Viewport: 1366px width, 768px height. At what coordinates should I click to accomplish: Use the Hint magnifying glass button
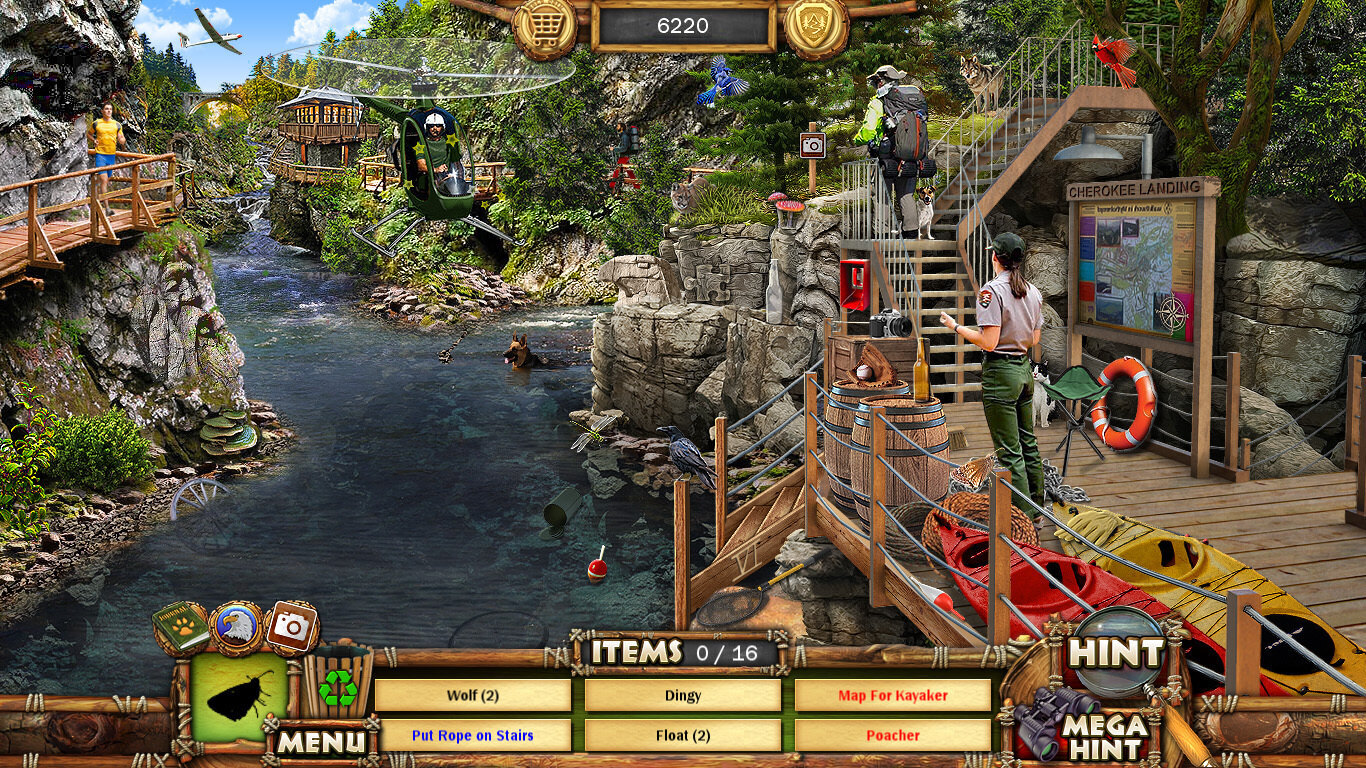(1116, 652)
